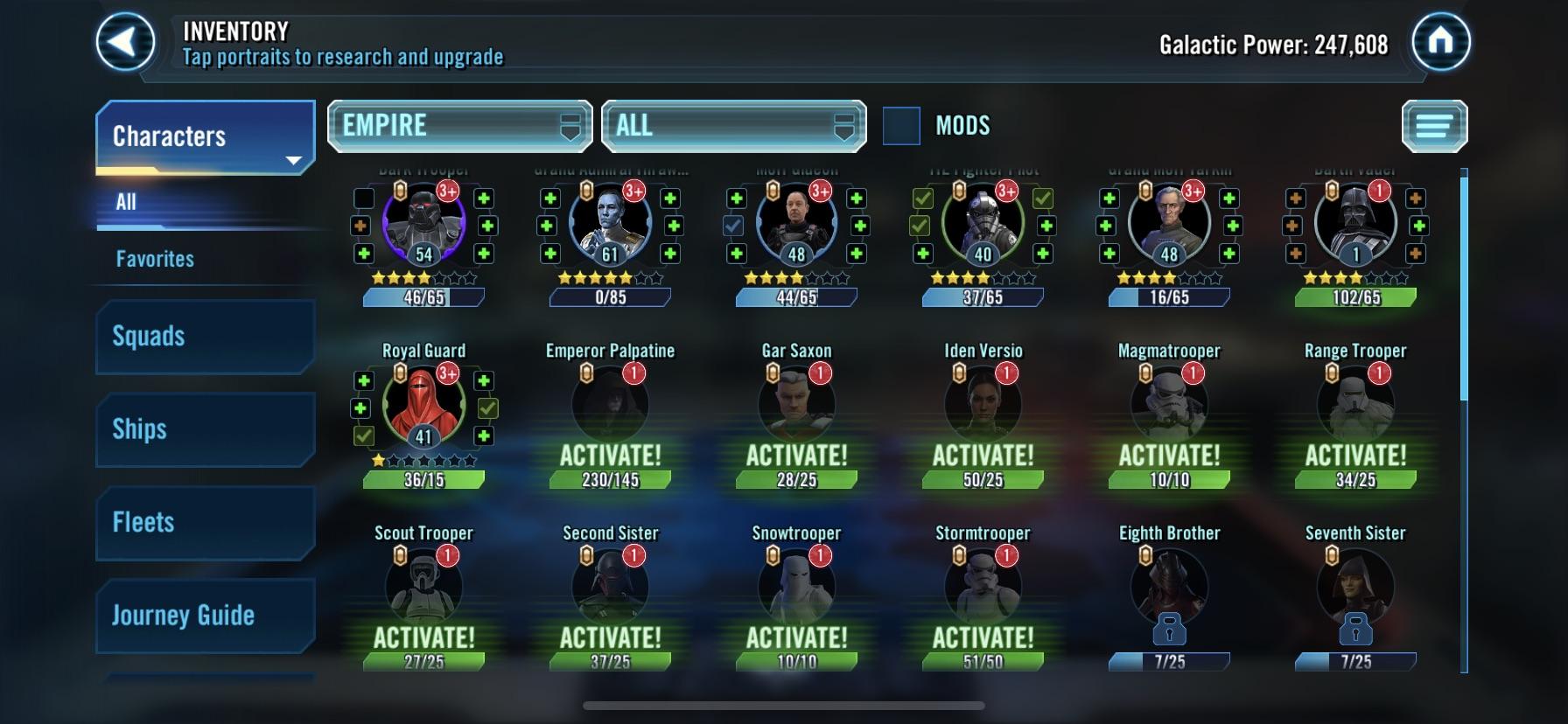
Task: Activate Emperor Palpatine
Action: pos(608,455)
